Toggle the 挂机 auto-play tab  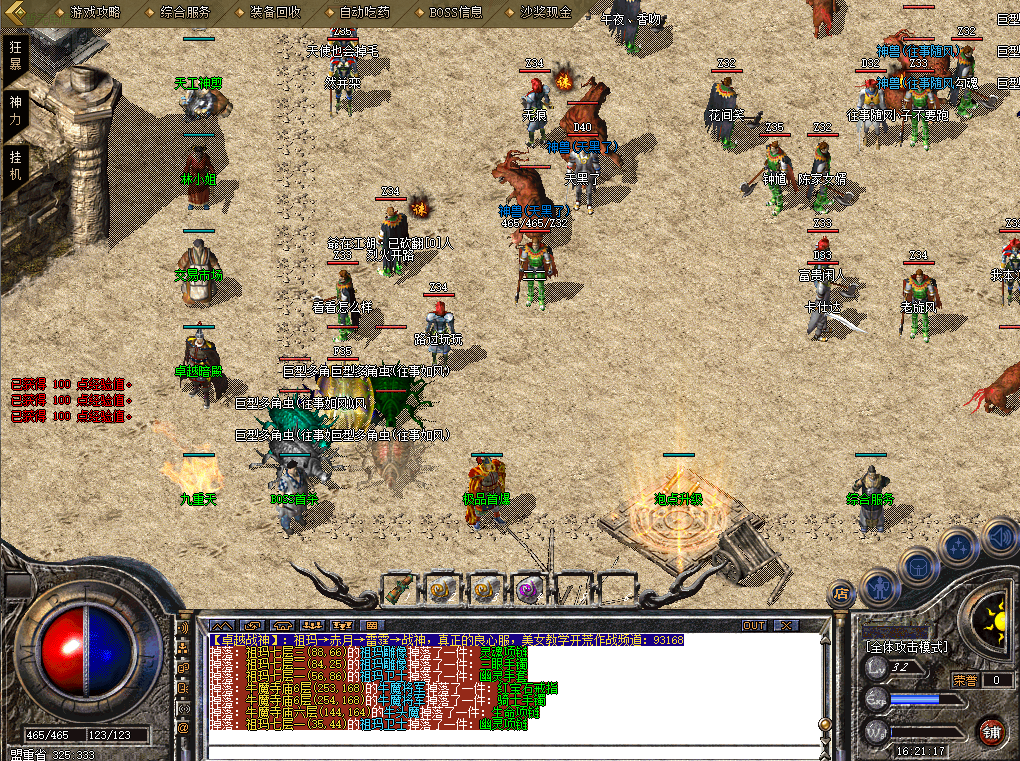pyautogui.click(x=15, y=165)
